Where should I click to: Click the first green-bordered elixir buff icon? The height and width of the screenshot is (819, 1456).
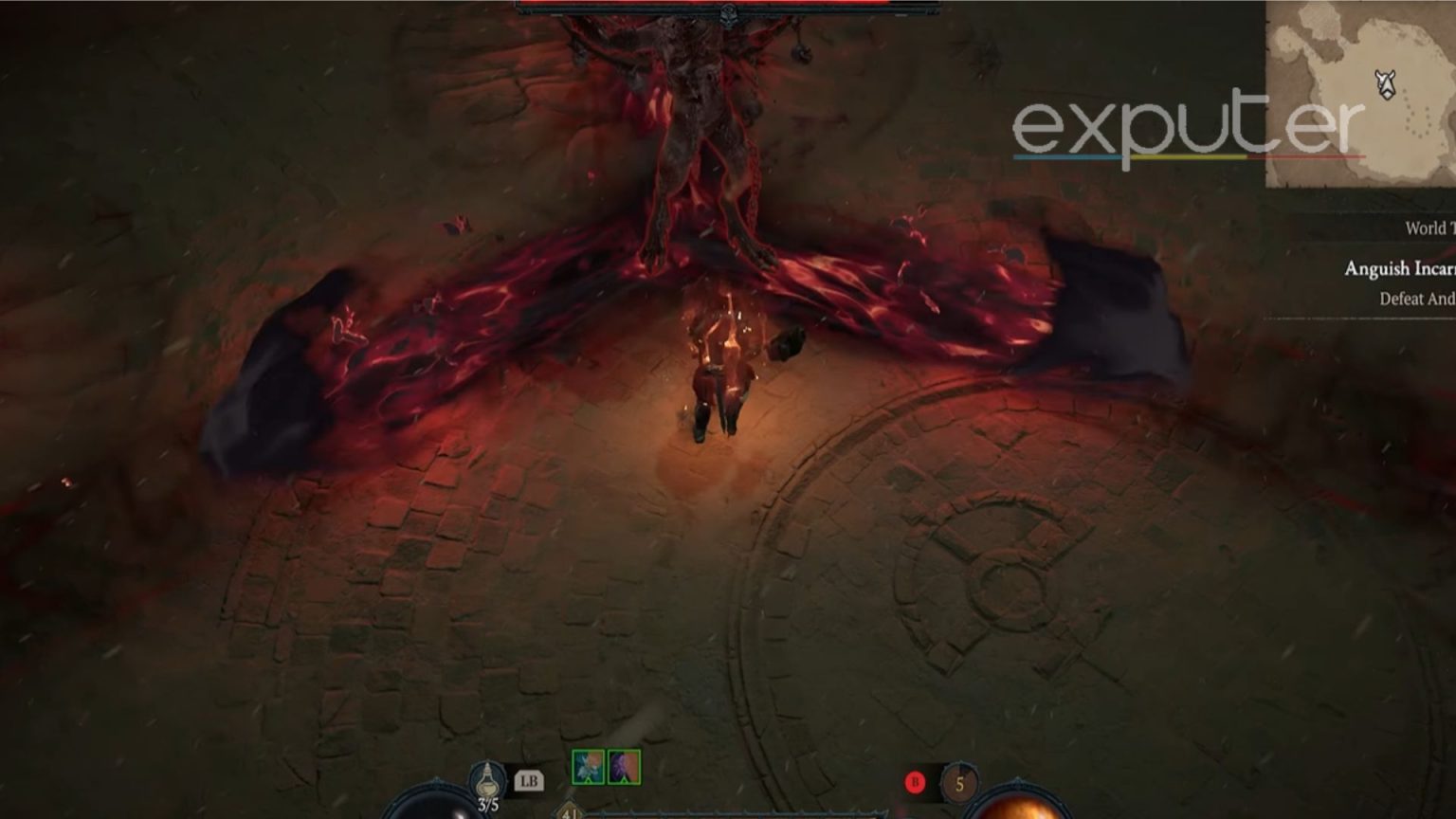(x=588, y=768)
